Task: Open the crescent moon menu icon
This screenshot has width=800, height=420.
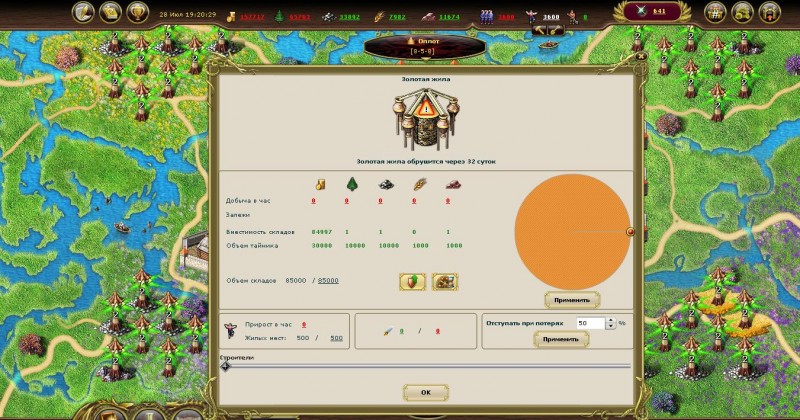Action: click(82, 13)
